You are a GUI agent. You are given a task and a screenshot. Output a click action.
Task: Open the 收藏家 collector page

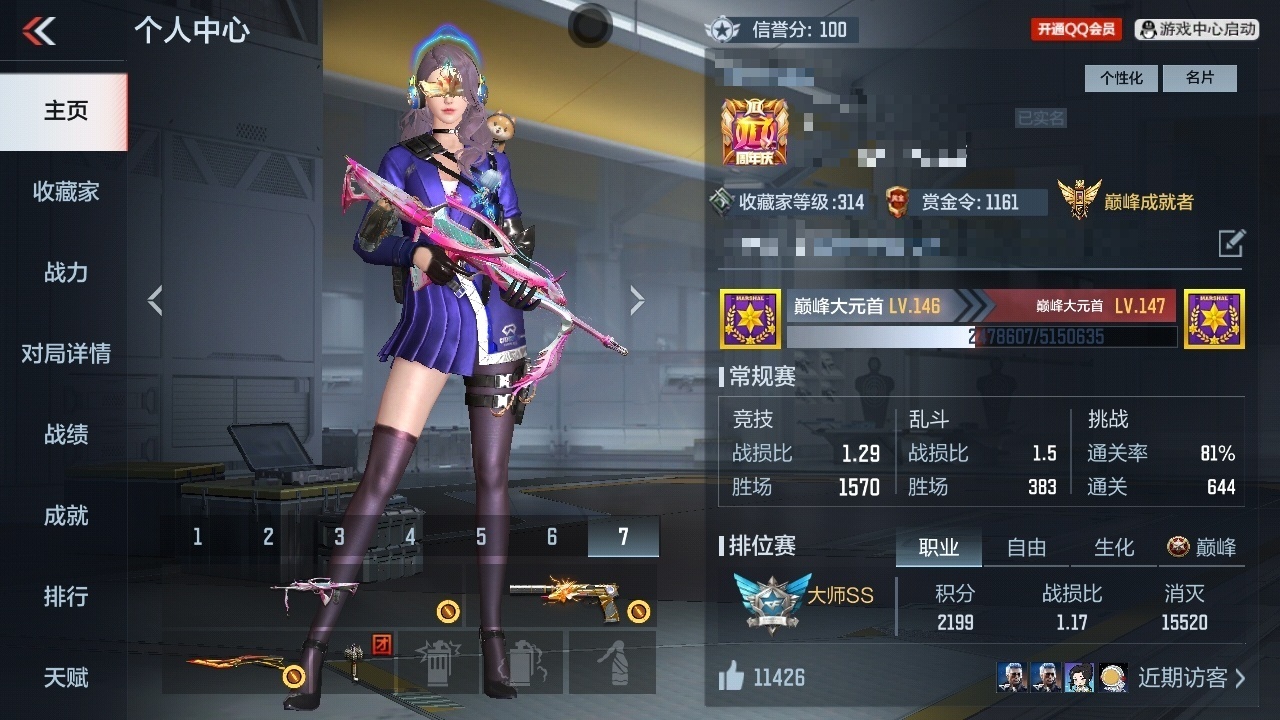65,191
